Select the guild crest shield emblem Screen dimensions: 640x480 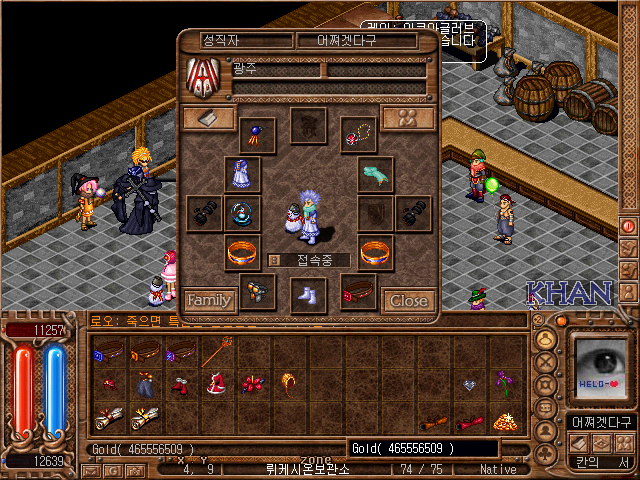(x=203, y=77)
